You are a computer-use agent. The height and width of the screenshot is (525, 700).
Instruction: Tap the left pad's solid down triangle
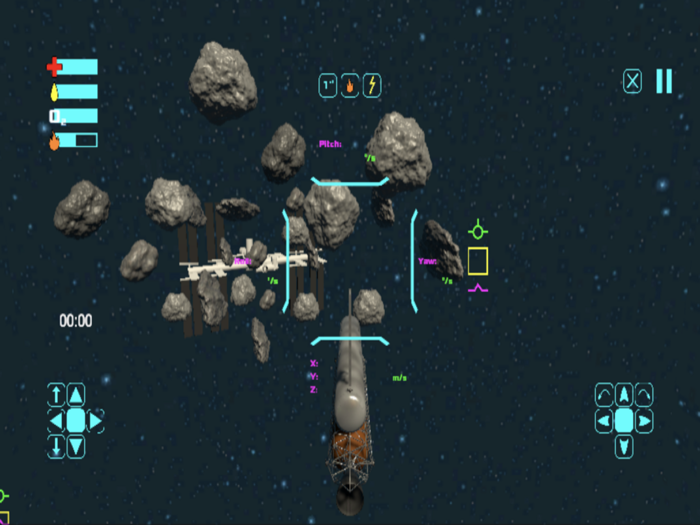76,446
